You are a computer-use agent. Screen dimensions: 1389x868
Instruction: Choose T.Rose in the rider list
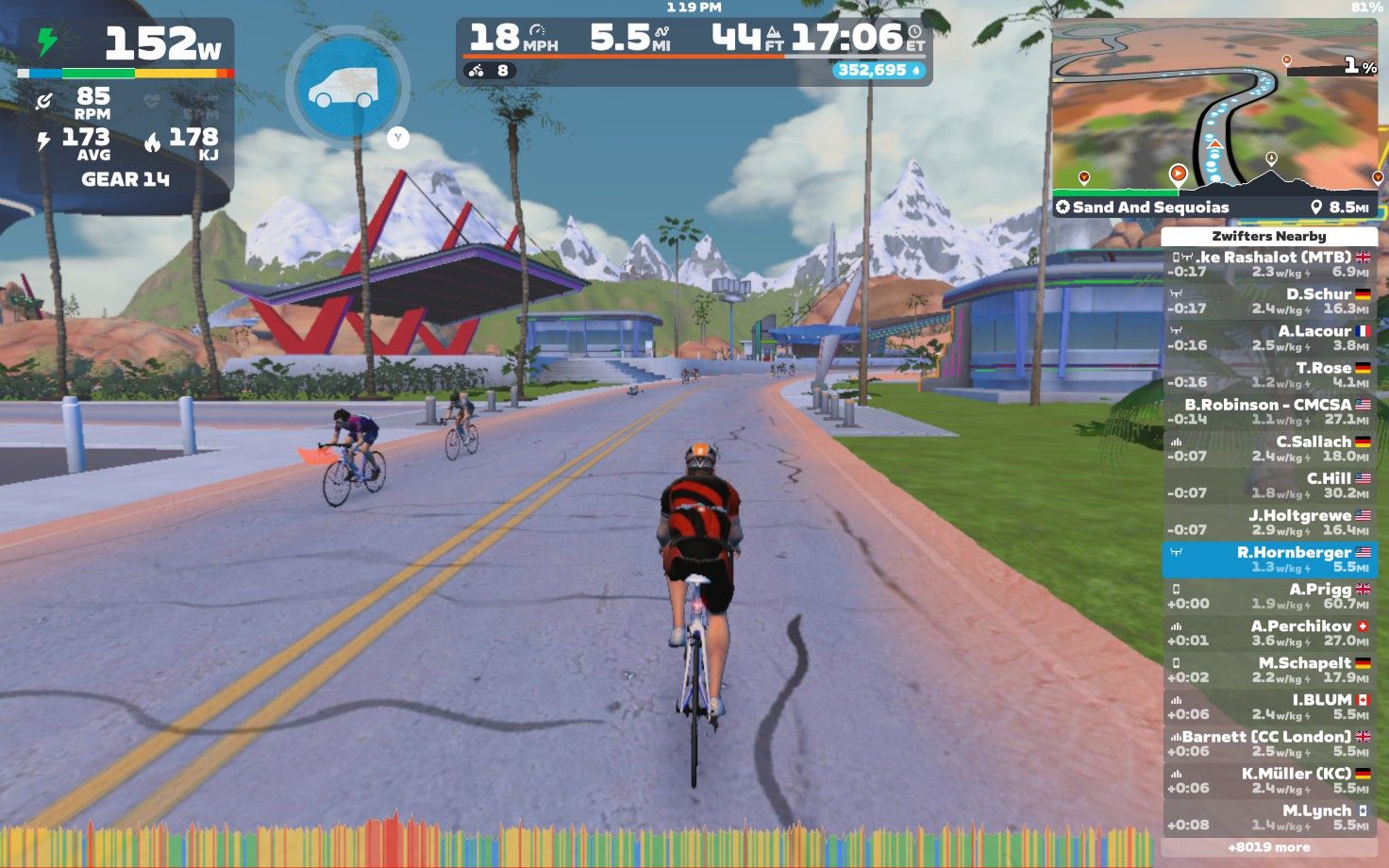[1269, 375]
